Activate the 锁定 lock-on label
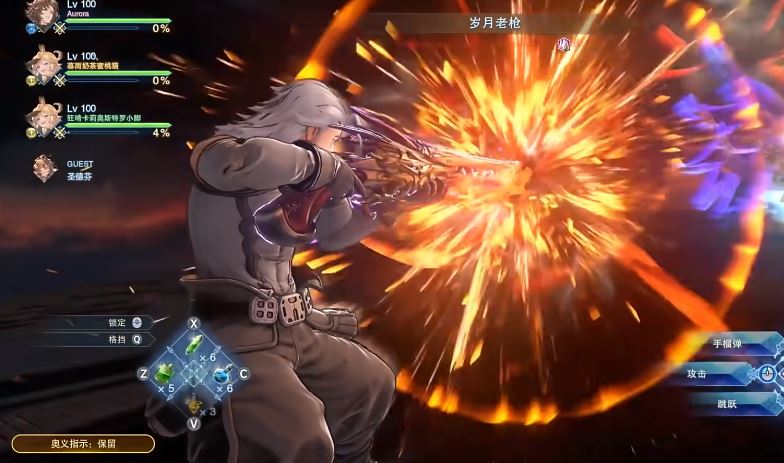 (x=117, y=323)
